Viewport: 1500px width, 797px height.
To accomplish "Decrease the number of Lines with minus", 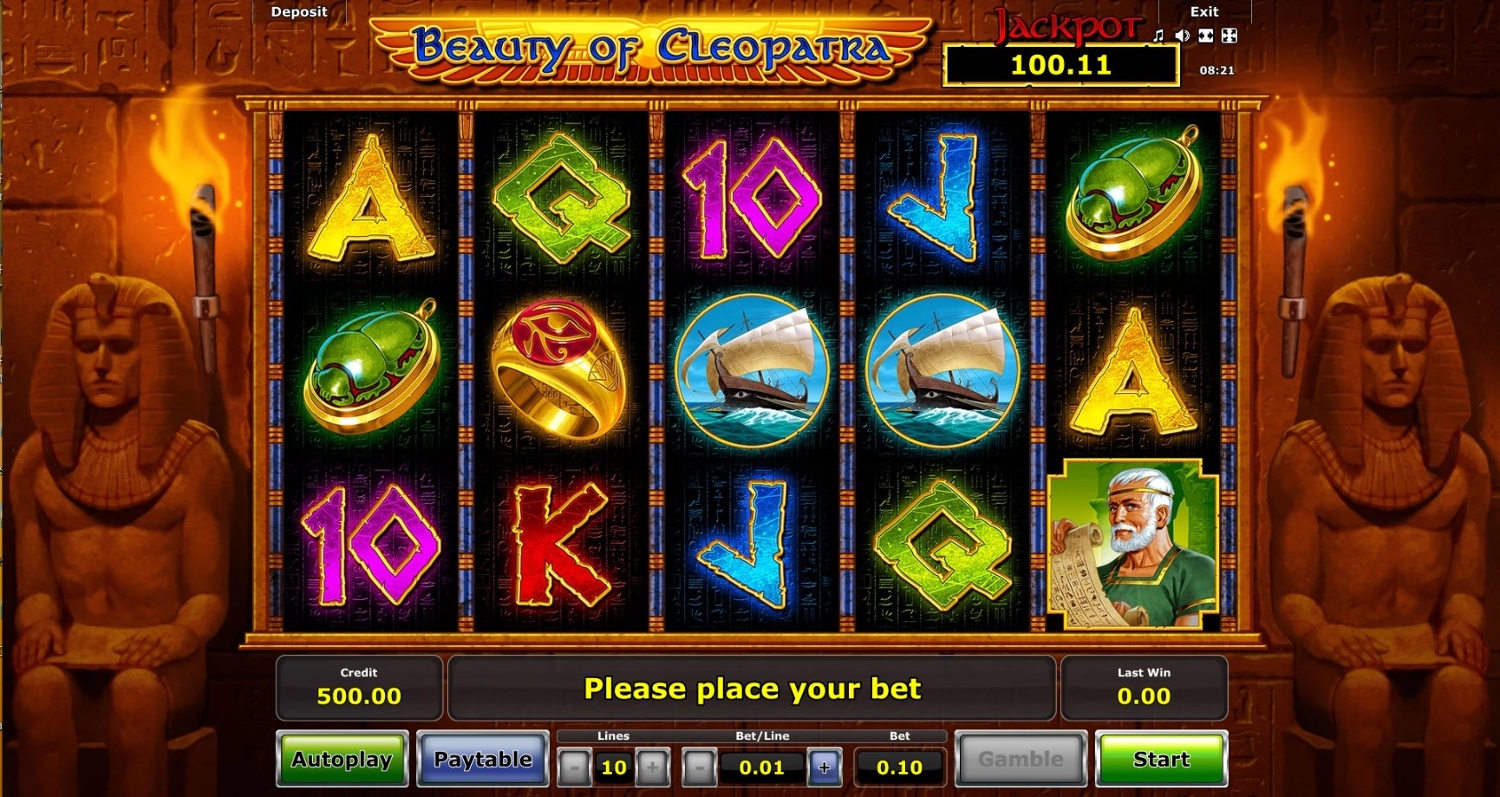I will [x=574, y=768].
